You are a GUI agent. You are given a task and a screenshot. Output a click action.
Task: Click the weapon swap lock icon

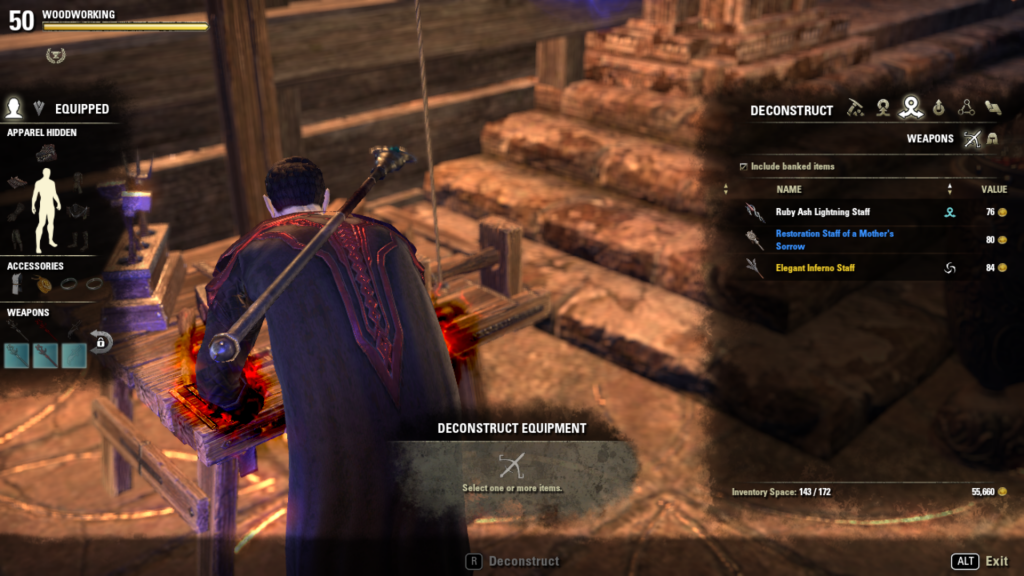coord(101,342)
